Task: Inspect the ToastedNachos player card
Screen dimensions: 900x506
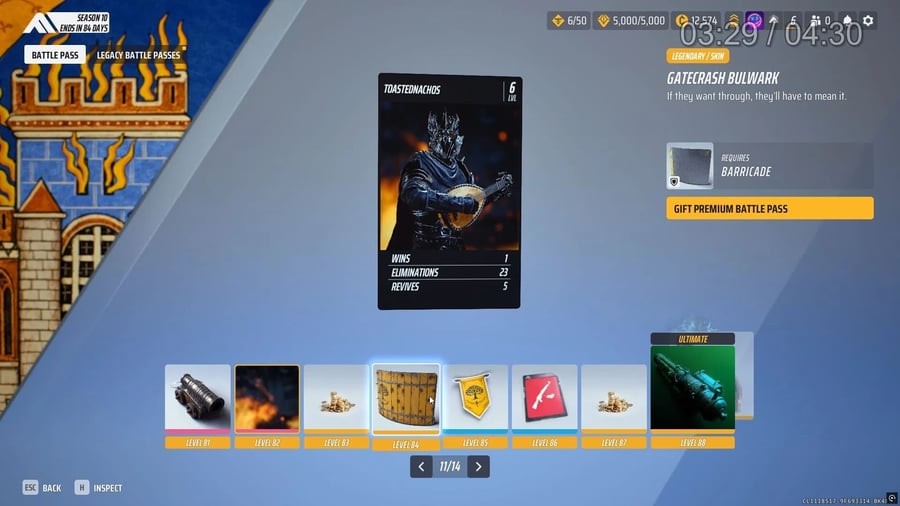Action: tap(449, 191)
